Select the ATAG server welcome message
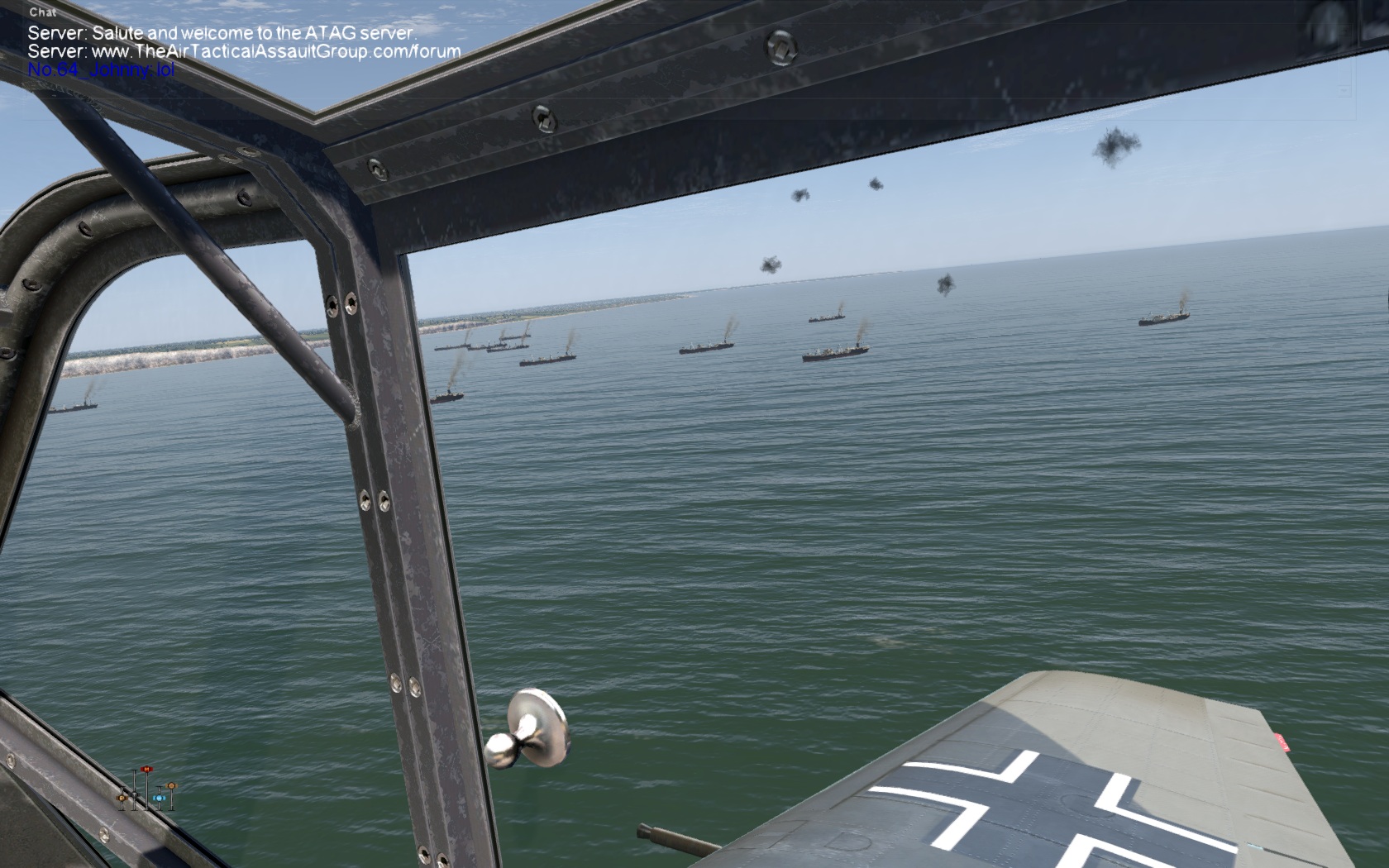1389x868 pixels. point(221,33)
